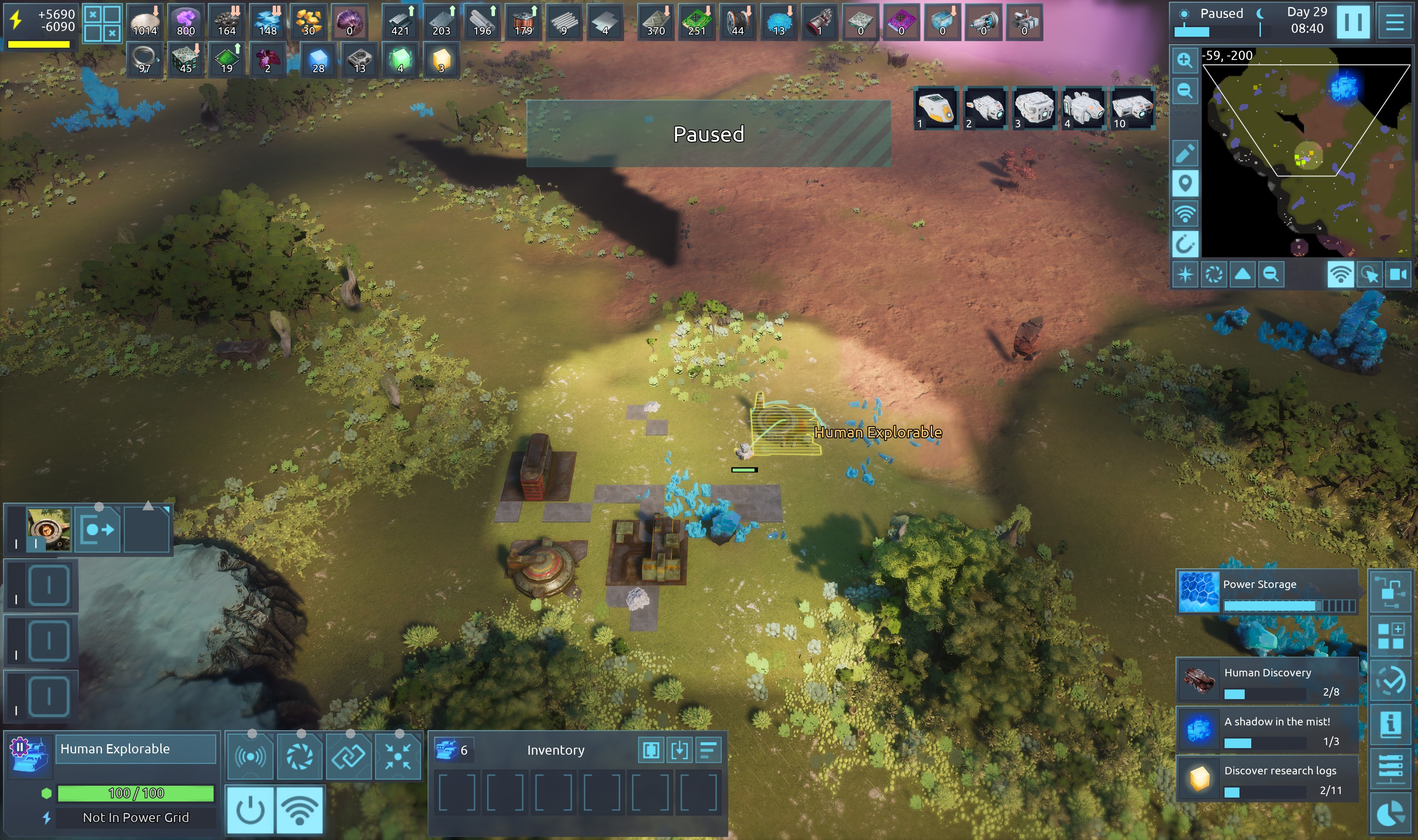Image resolution: width=1418 pixels, height=840 pixels.
Task: Click the pause button near the clock
Action: pos(1352,22)
